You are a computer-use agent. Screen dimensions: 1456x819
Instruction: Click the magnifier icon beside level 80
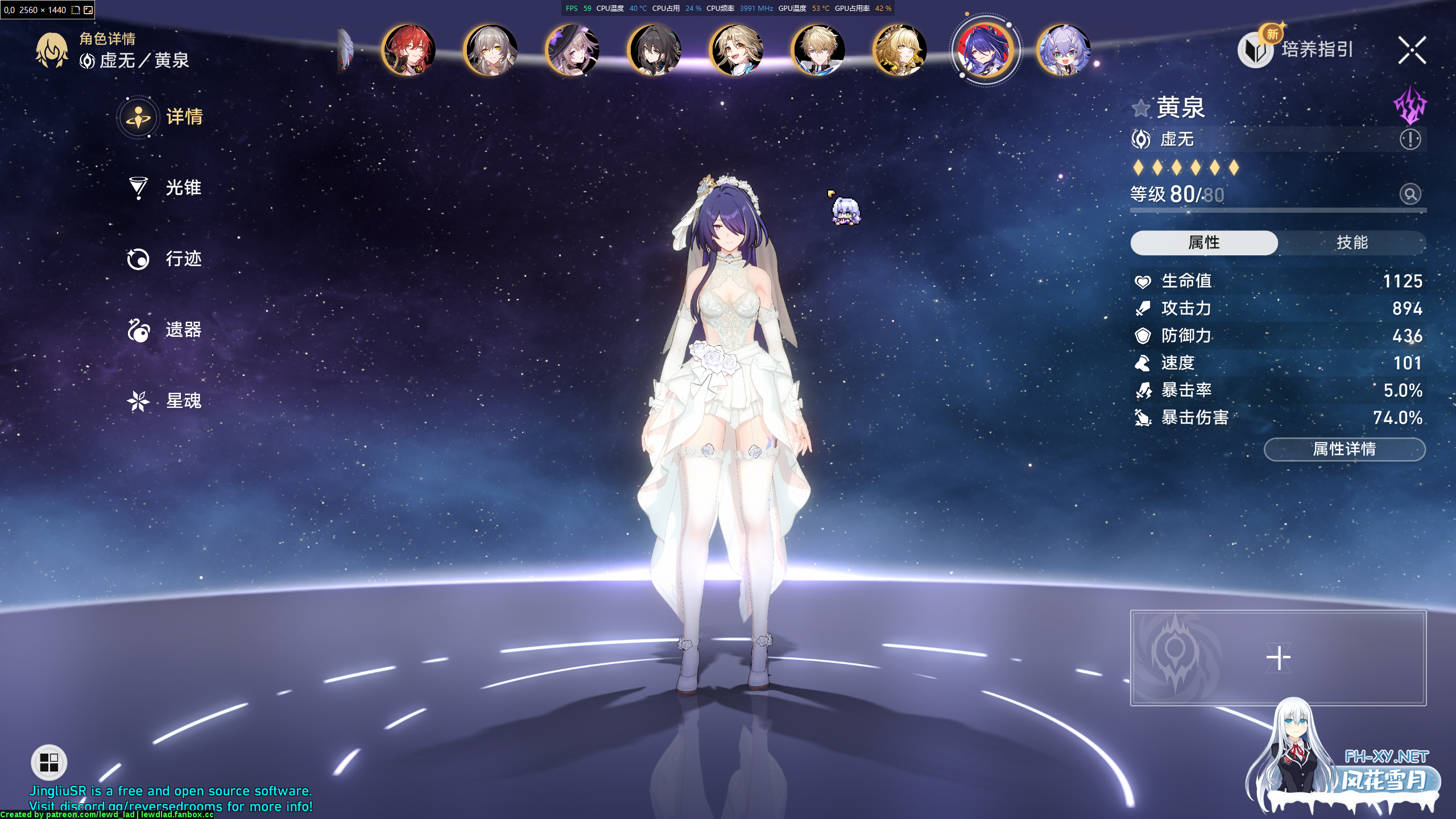1409,194
